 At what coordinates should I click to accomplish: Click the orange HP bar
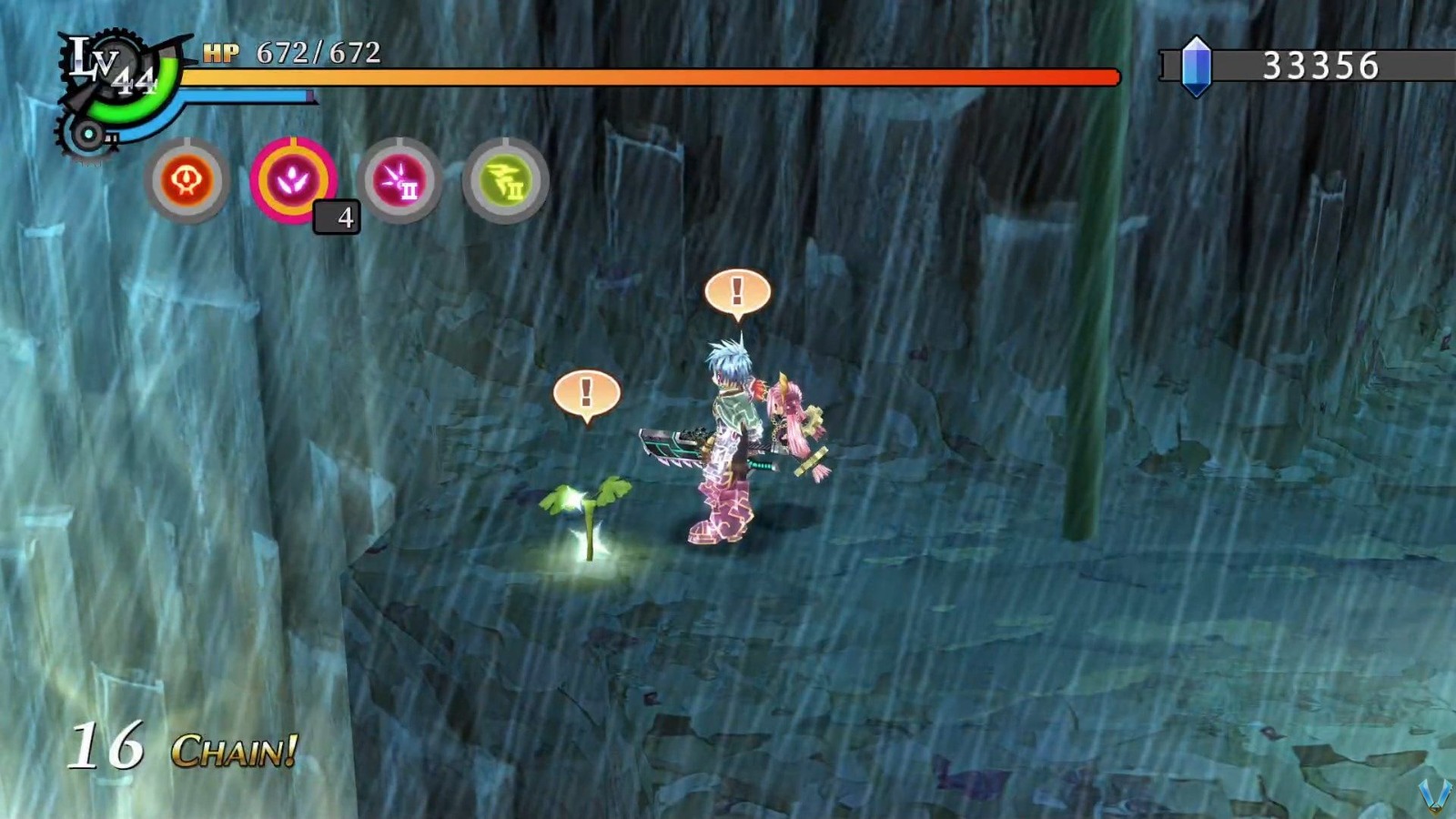click(637, 75)
